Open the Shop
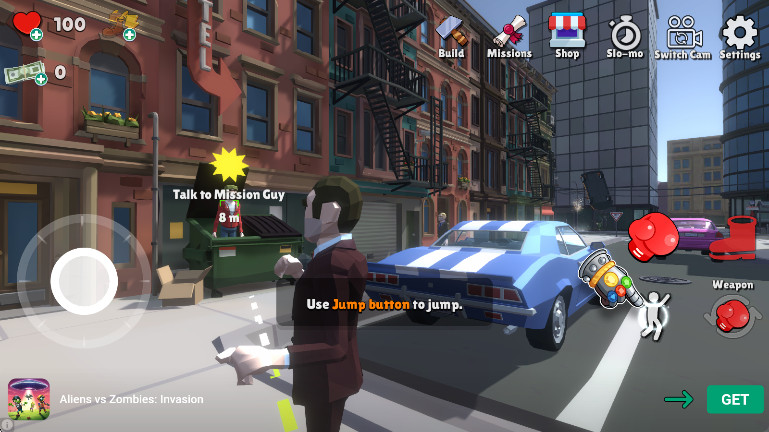 (567, 35)
